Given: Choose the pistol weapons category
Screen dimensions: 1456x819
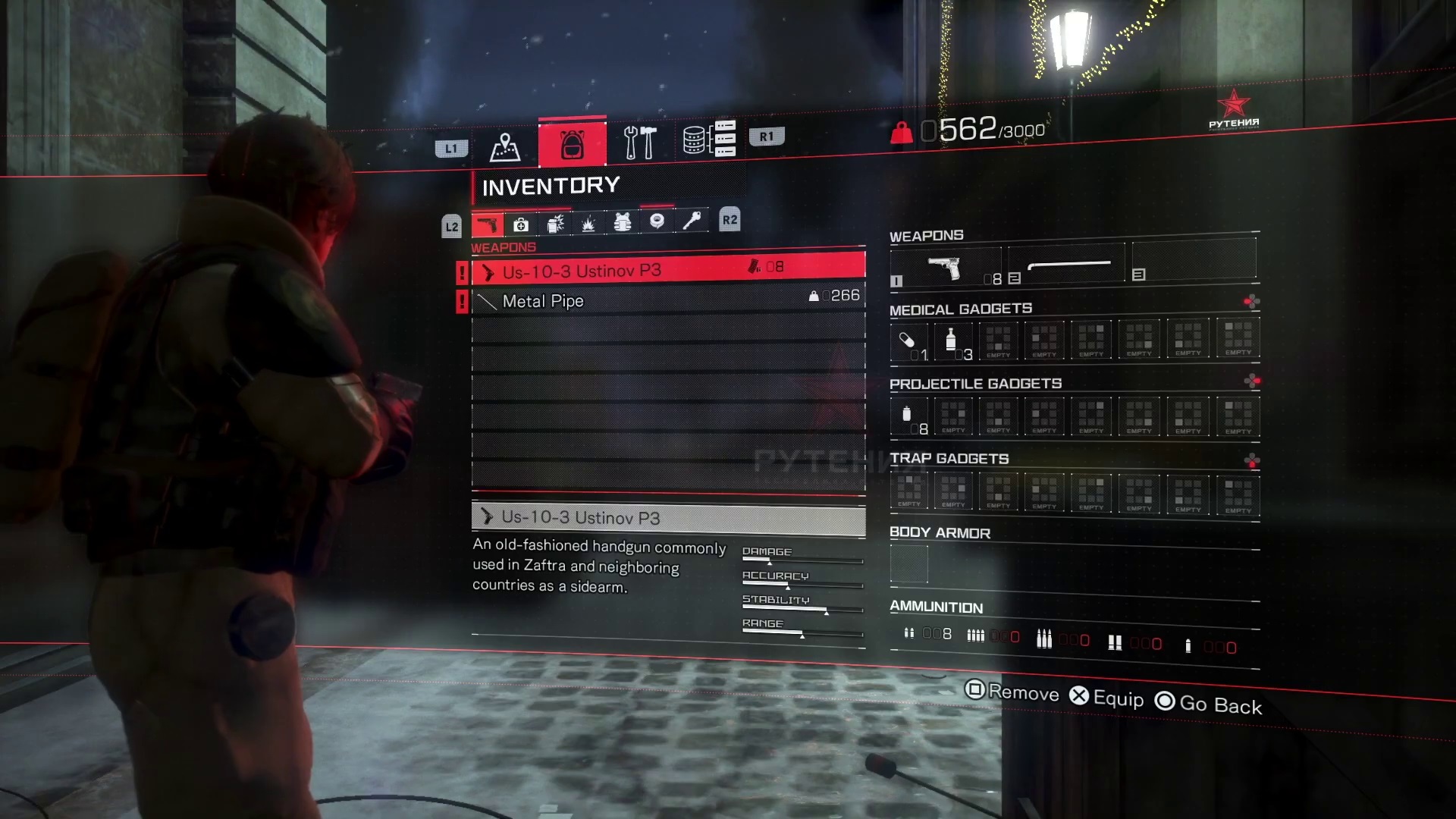Looking at the screenshot, I should pyautogui.click(x=487, y=225).
